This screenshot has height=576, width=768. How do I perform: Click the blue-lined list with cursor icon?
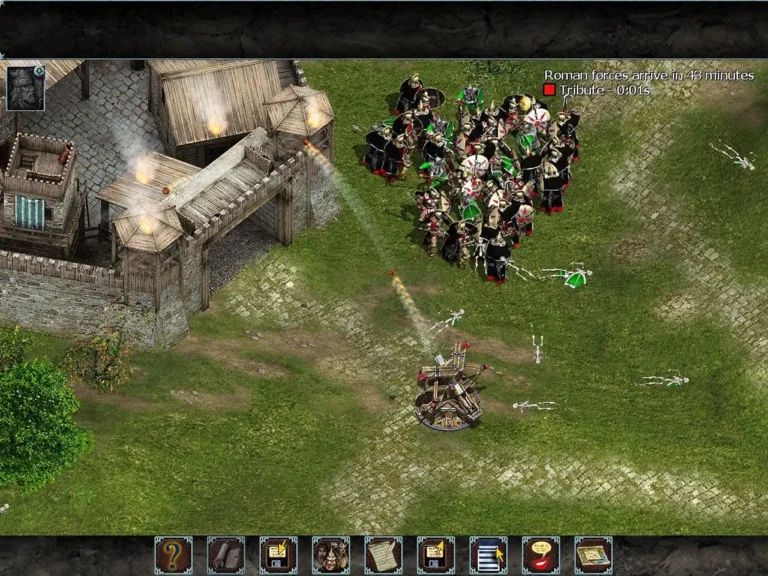pyautogui.click(x=488, y=555)
